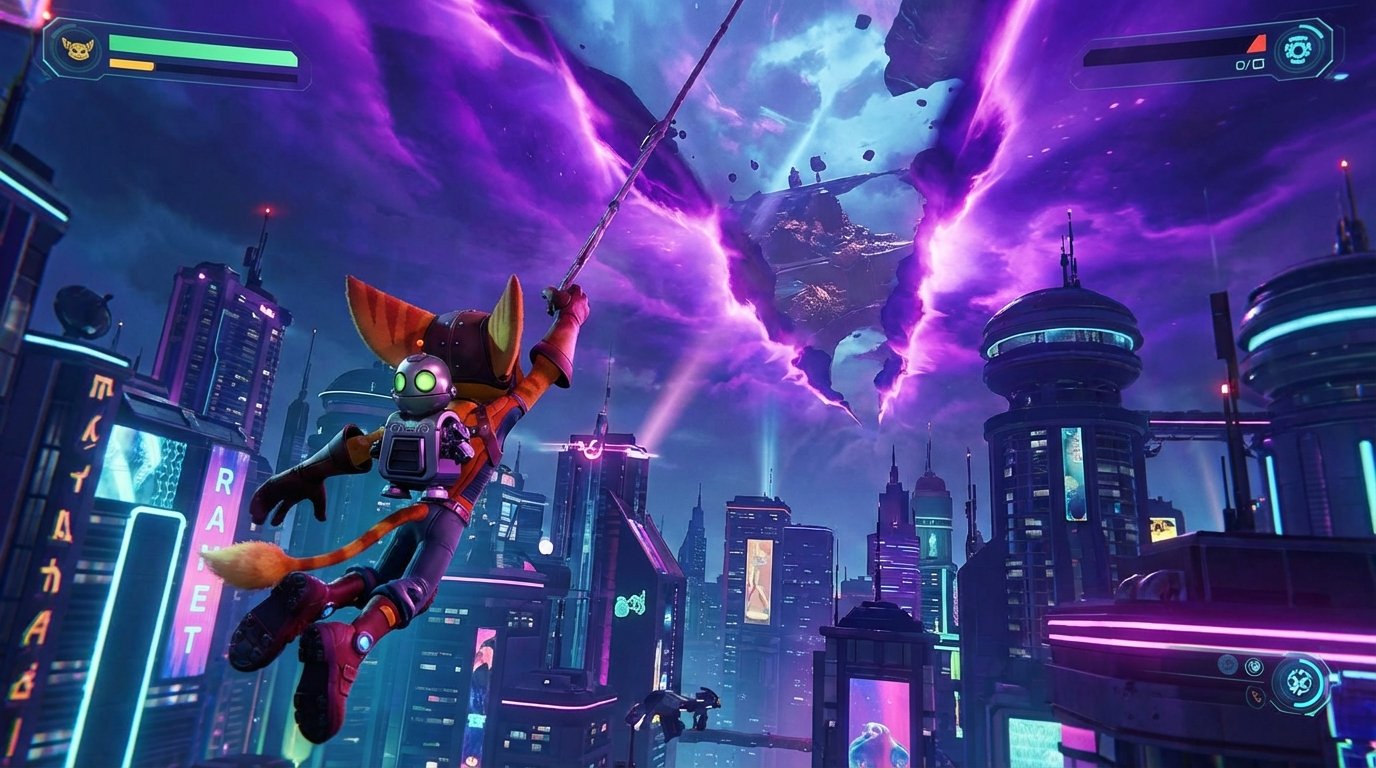
Task: Select the orange wrench icon bottom-right
Action: 1257,696
